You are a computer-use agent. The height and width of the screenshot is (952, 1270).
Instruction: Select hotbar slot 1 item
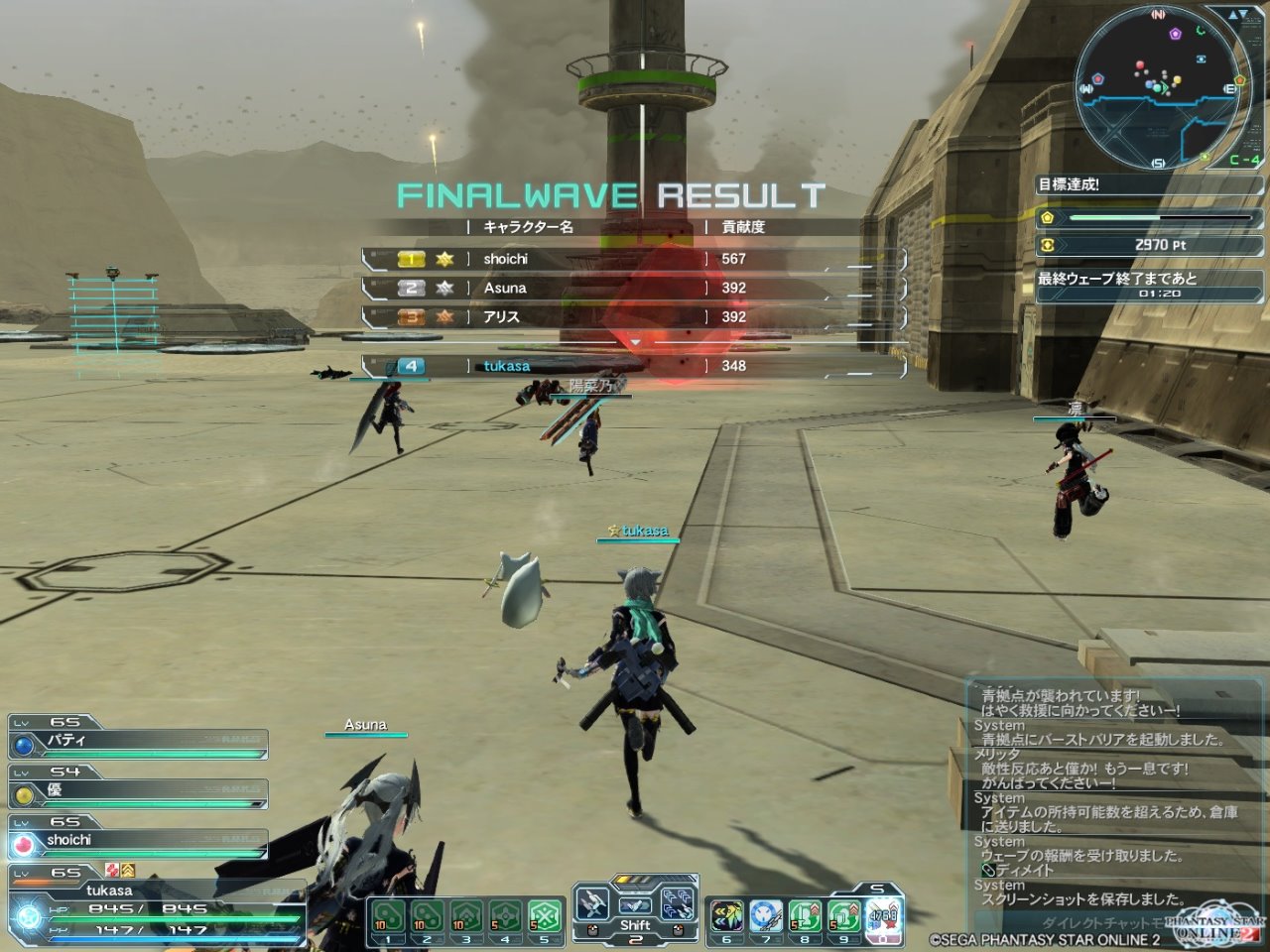[388, 916]
